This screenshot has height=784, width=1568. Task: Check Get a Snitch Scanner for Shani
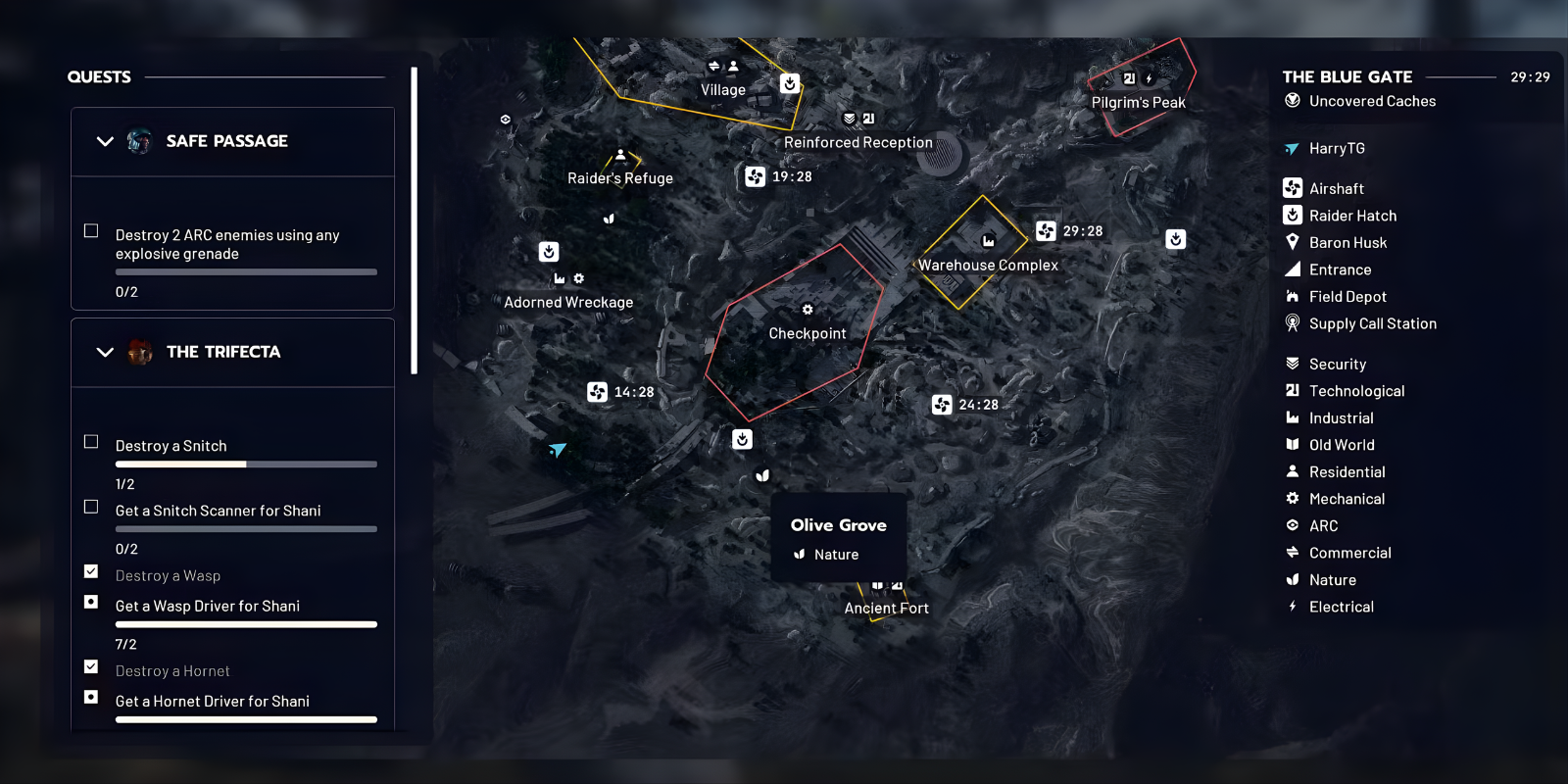[90, 507]
